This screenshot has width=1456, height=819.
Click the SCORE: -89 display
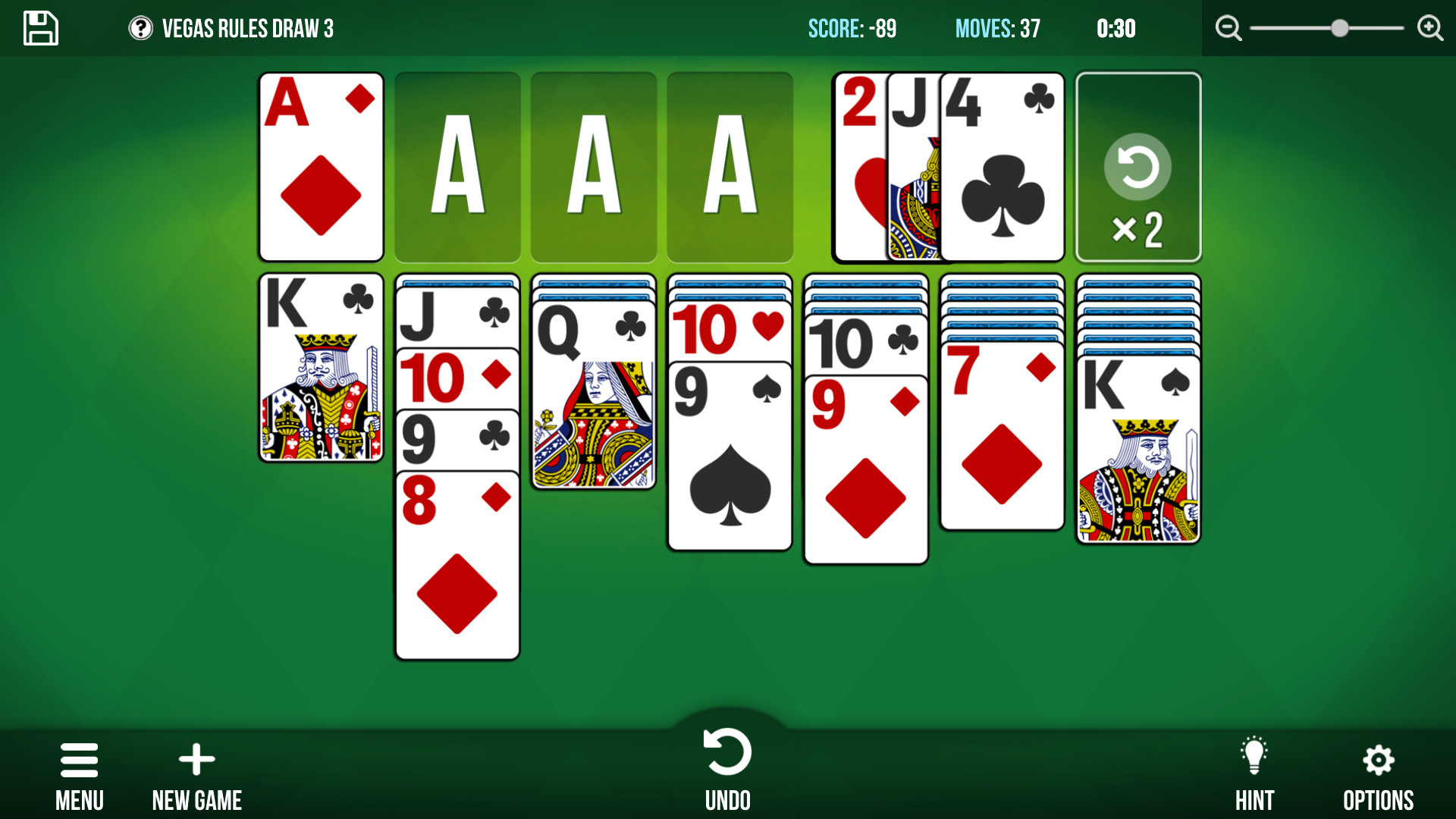pos(852,29)
